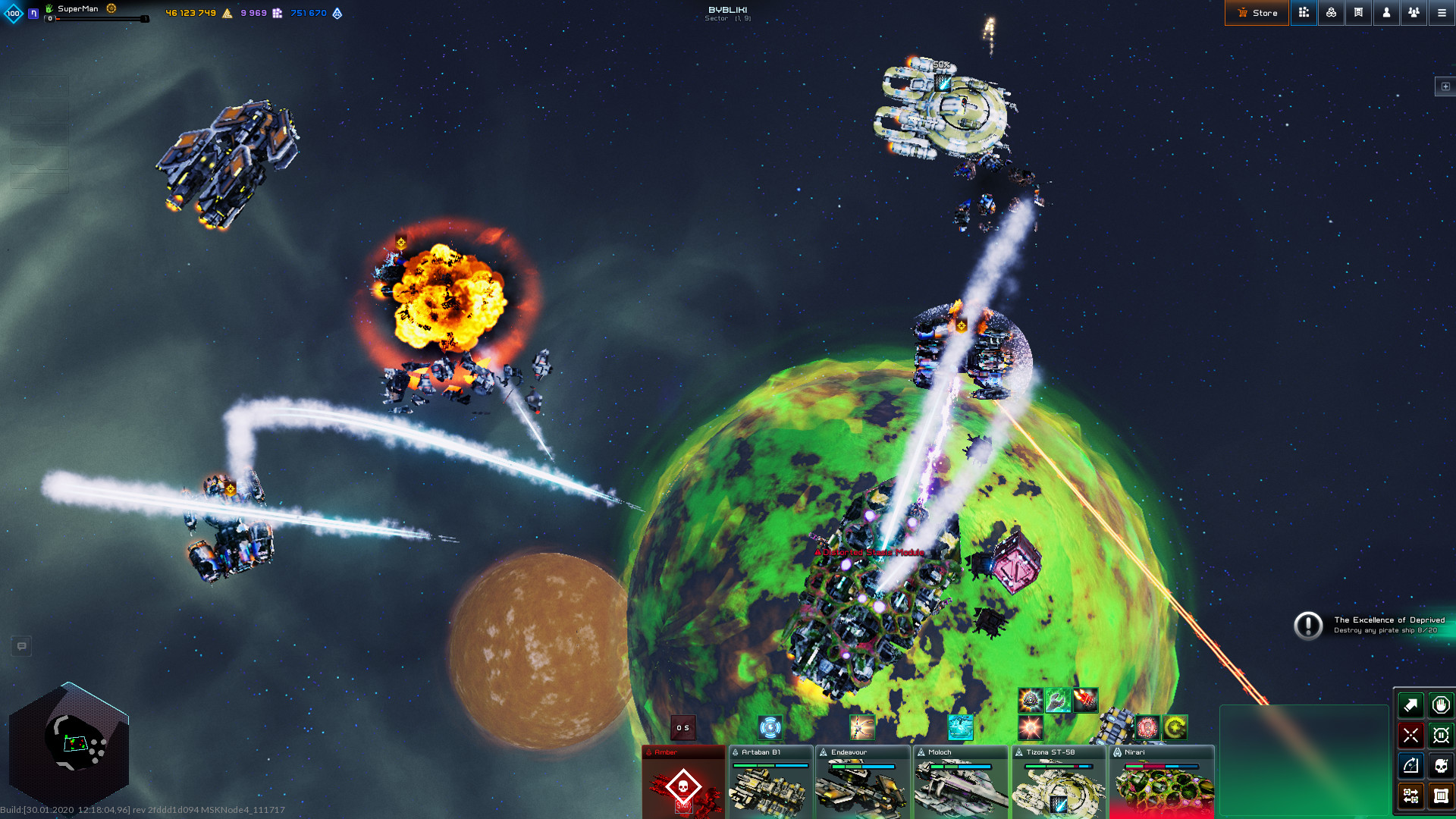
Task: Select the movement order arrow icon
Action: (x=1410, y=705)
